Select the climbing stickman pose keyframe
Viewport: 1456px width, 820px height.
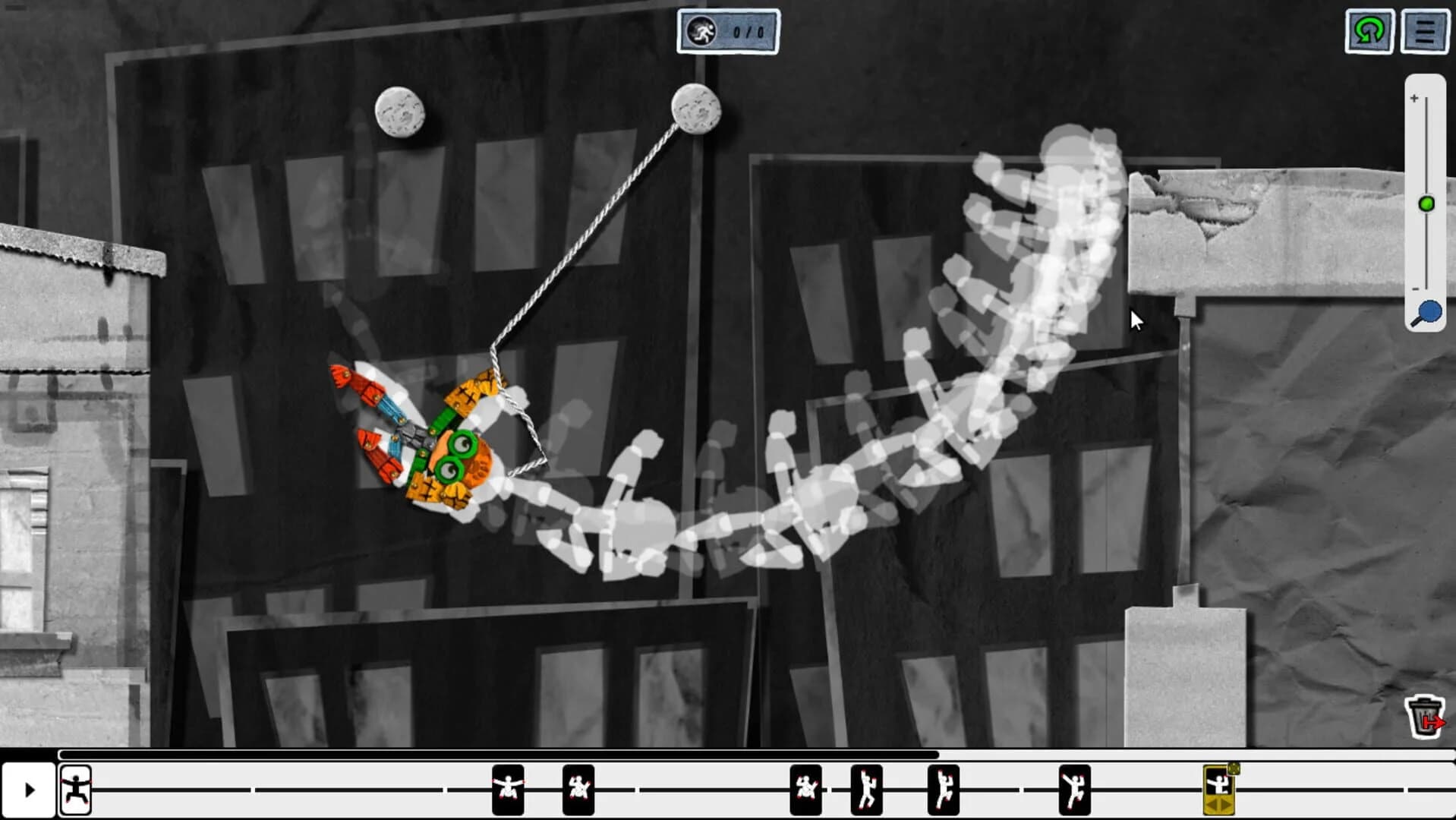coord(944,790)
